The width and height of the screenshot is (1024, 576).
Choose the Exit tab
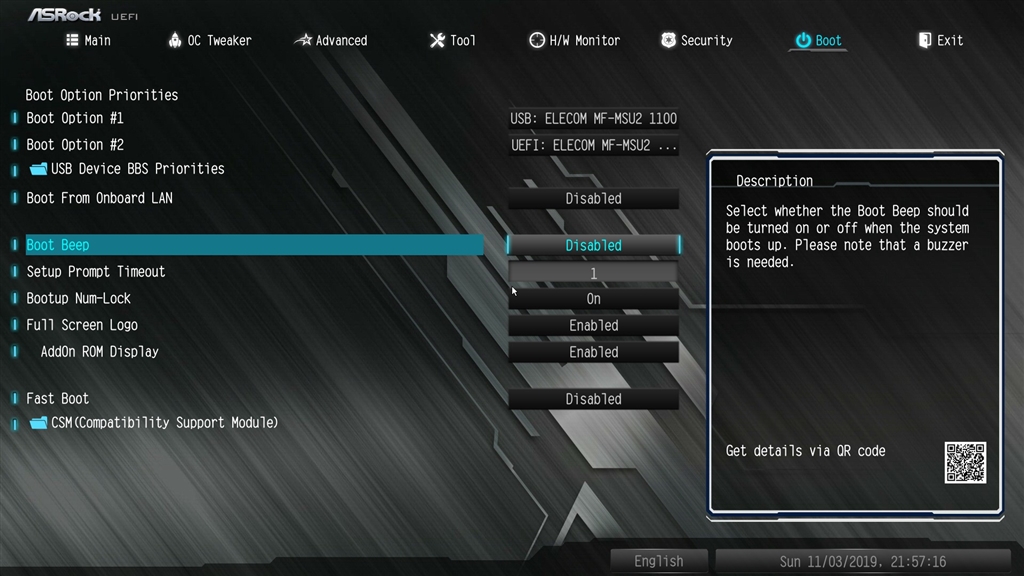(x=940, y=41)
